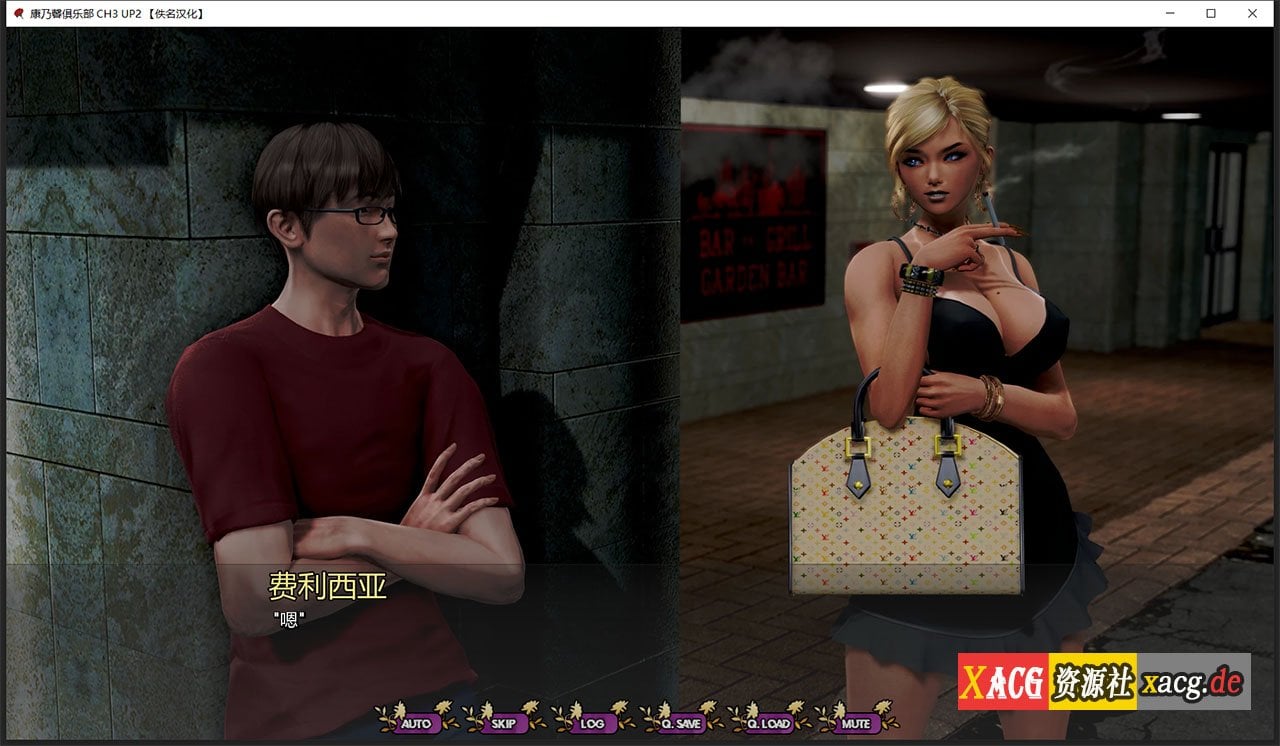Enable AUTO advance mode
The image size is (1280, 746).
click(x=416, y=723)
